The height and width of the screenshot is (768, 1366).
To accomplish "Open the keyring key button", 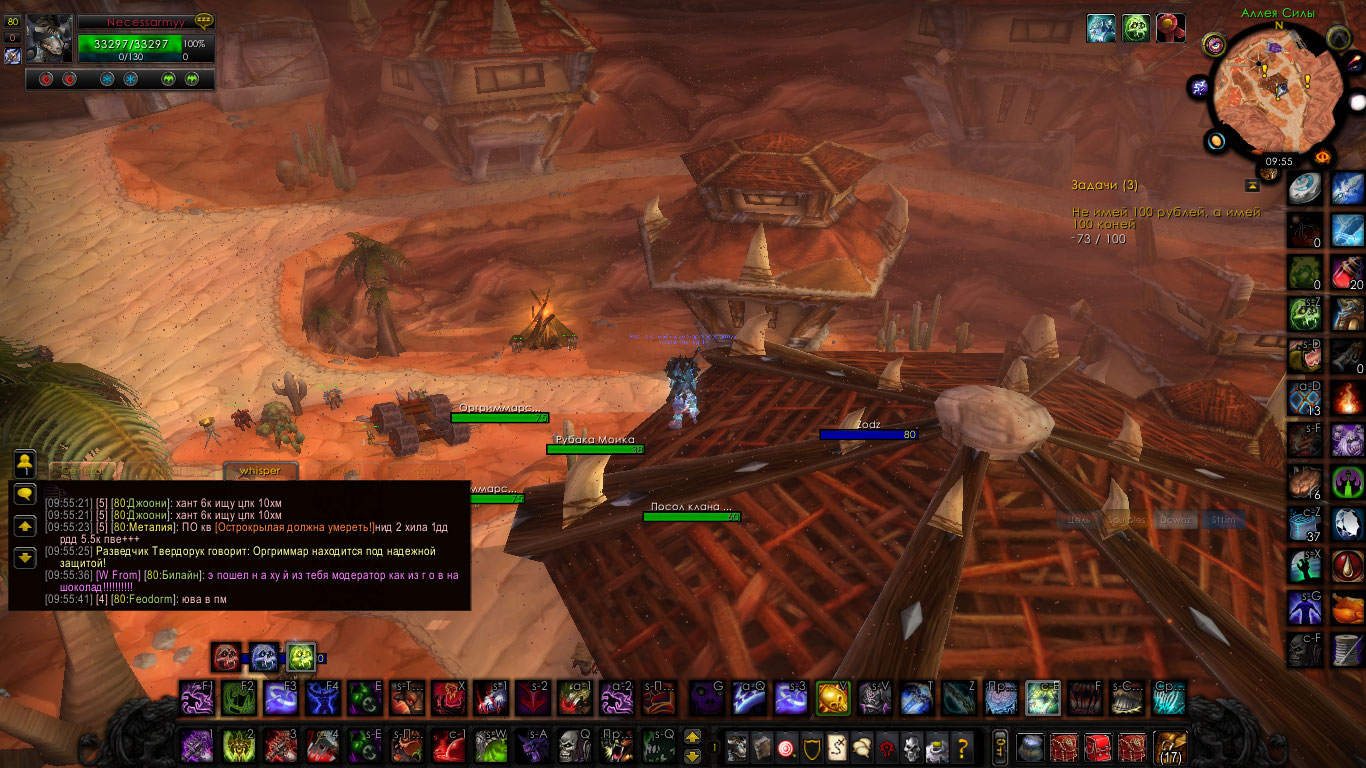I will pyautogui.click(x=999, y=747).
